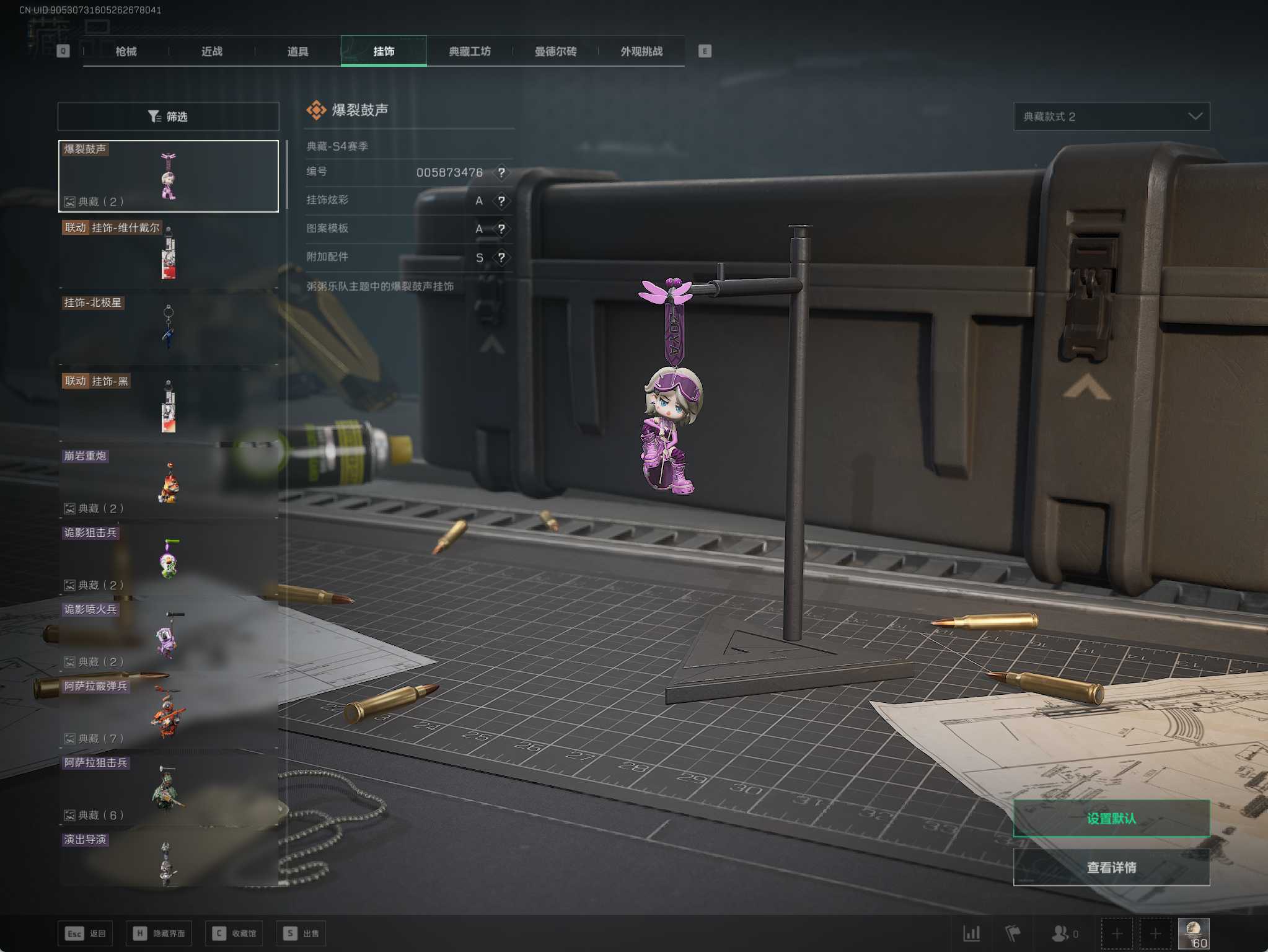Open the 收藏馆 button
Viewport: 1268px width, 952px height.
[234, 933]
